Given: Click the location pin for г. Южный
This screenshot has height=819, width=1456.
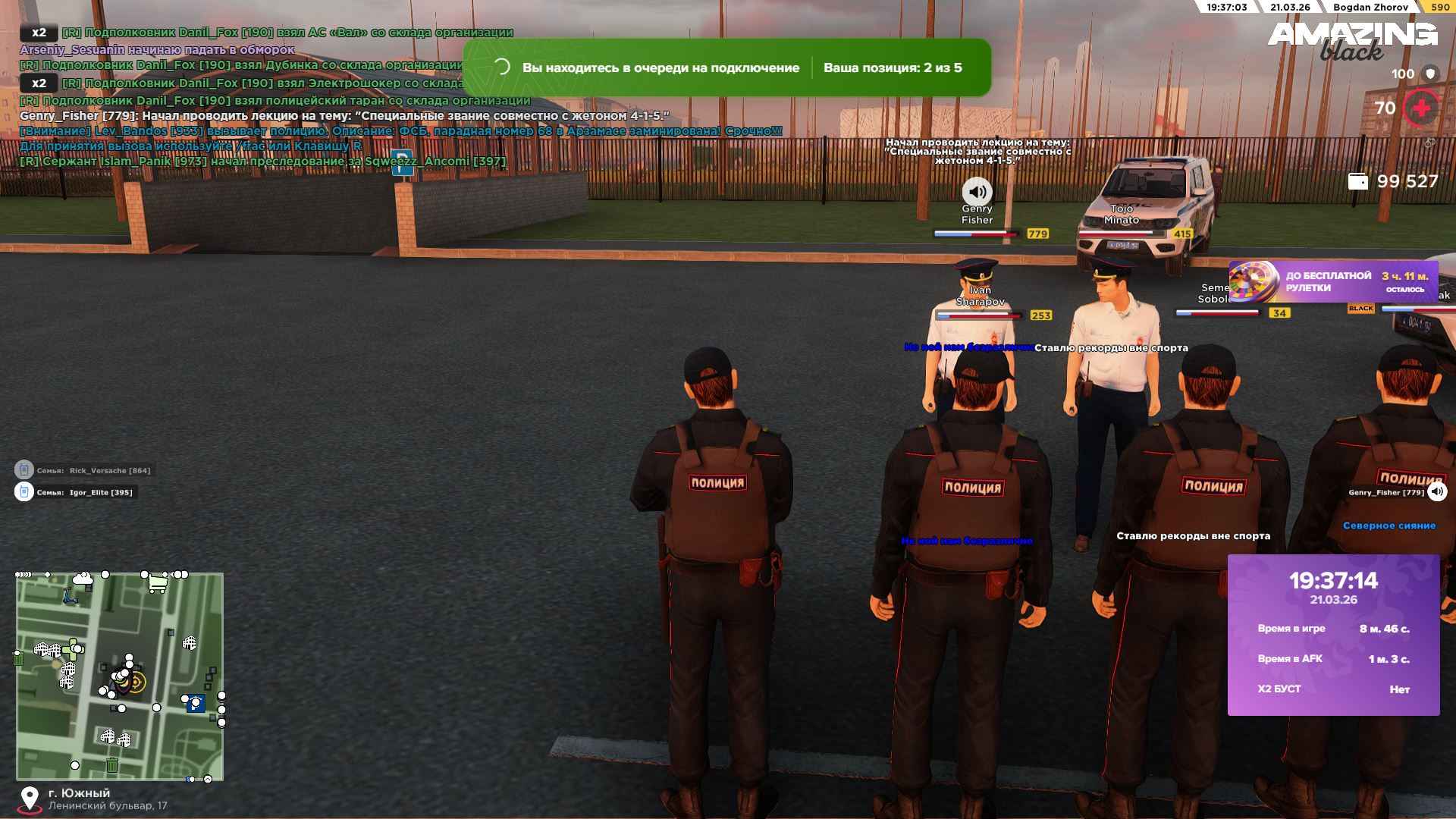Looking at the screenshot, I should click(x=30, y=799).
